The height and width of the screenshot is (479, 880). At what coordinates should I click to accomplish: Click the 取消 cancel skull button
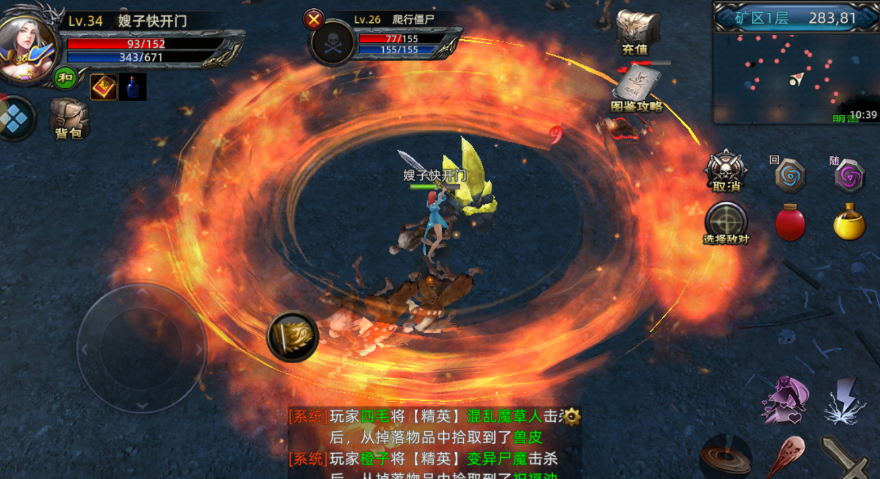(726, 172)
